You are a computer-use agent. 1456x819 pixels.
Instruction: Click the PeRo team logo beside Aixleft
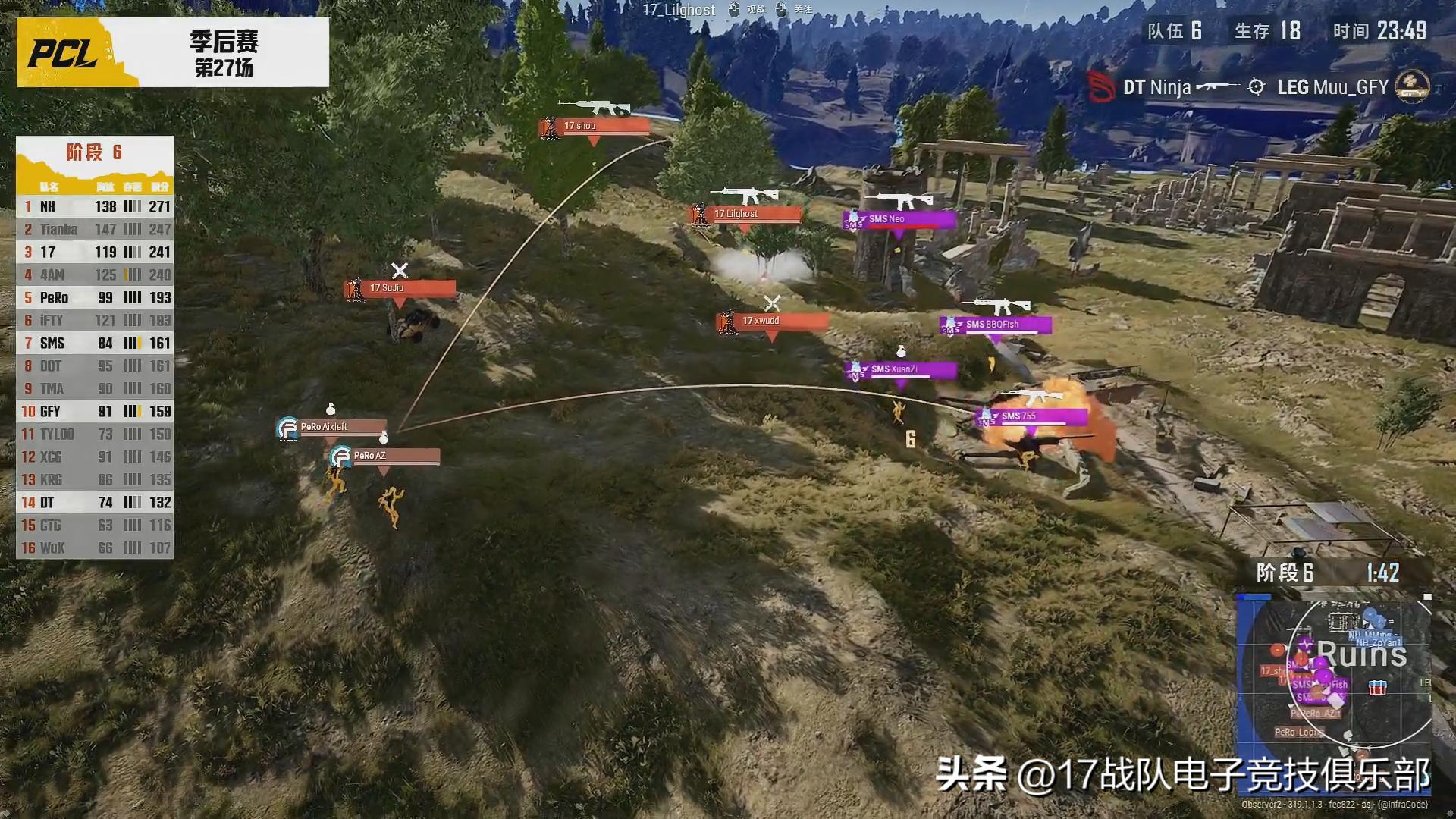click(286, 427)
